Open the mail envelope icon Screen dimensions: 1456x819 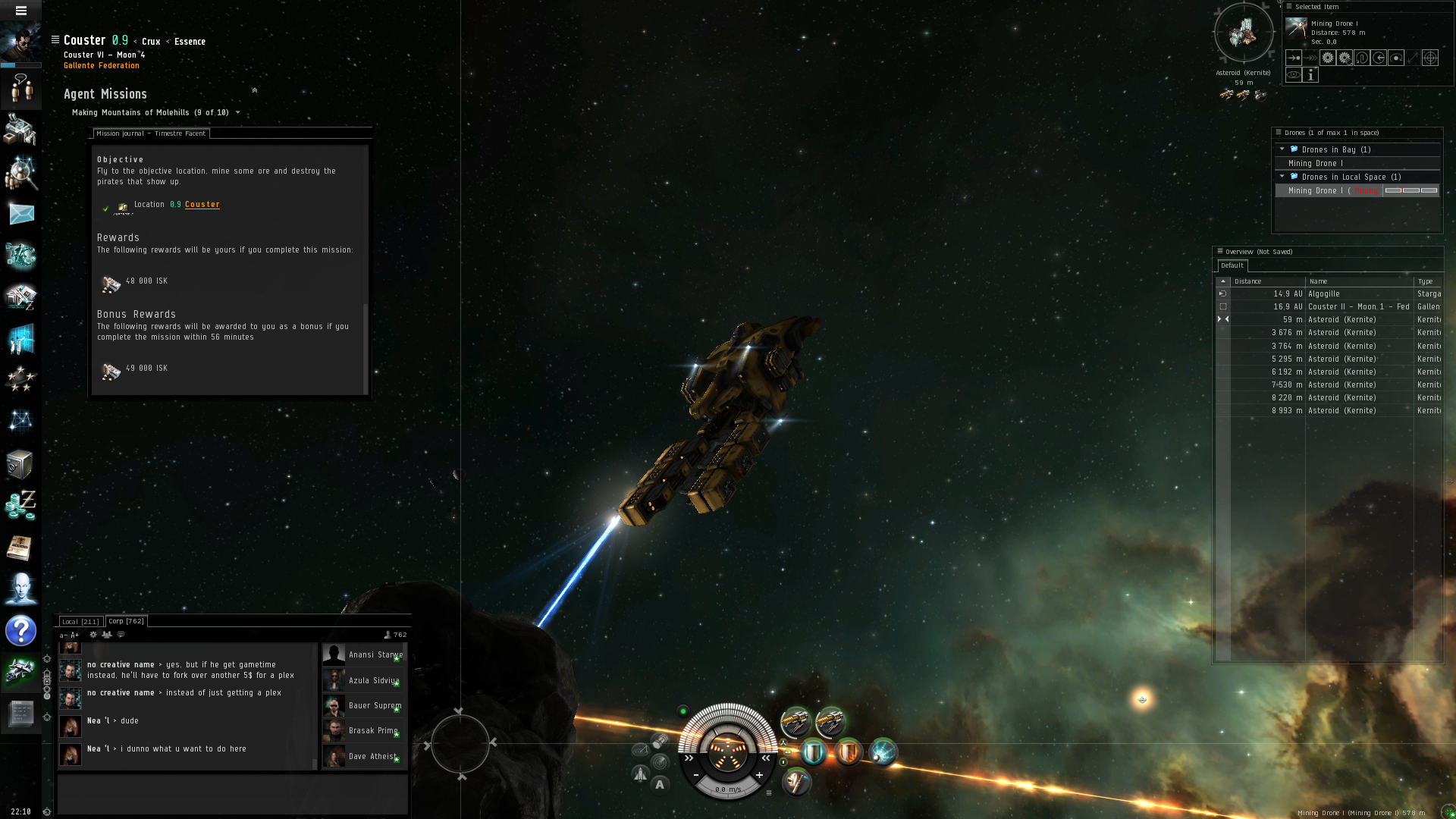coord(21,214)
